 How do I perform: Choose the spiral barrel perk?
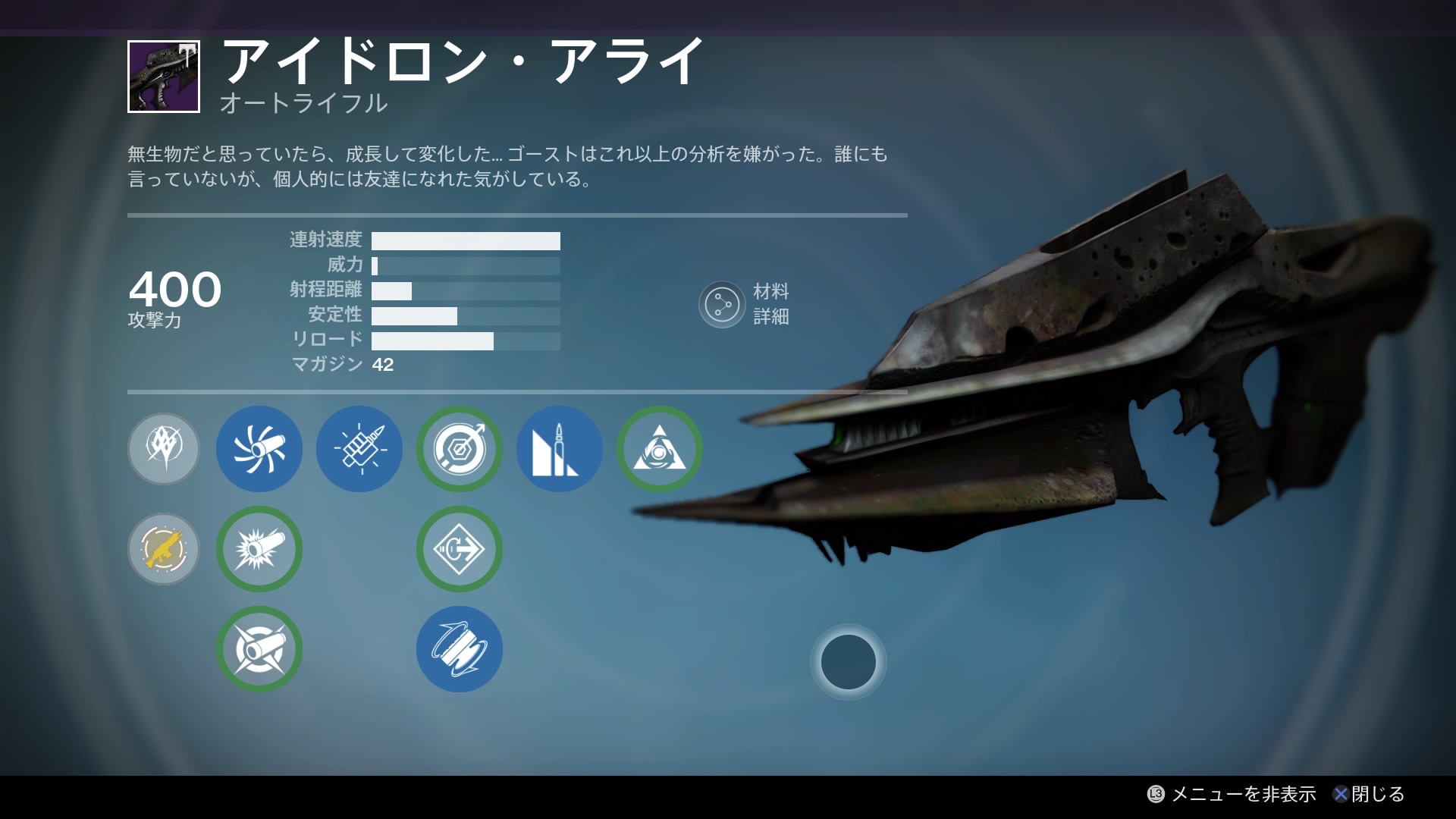pyautogui.click(x=259, y=449)
